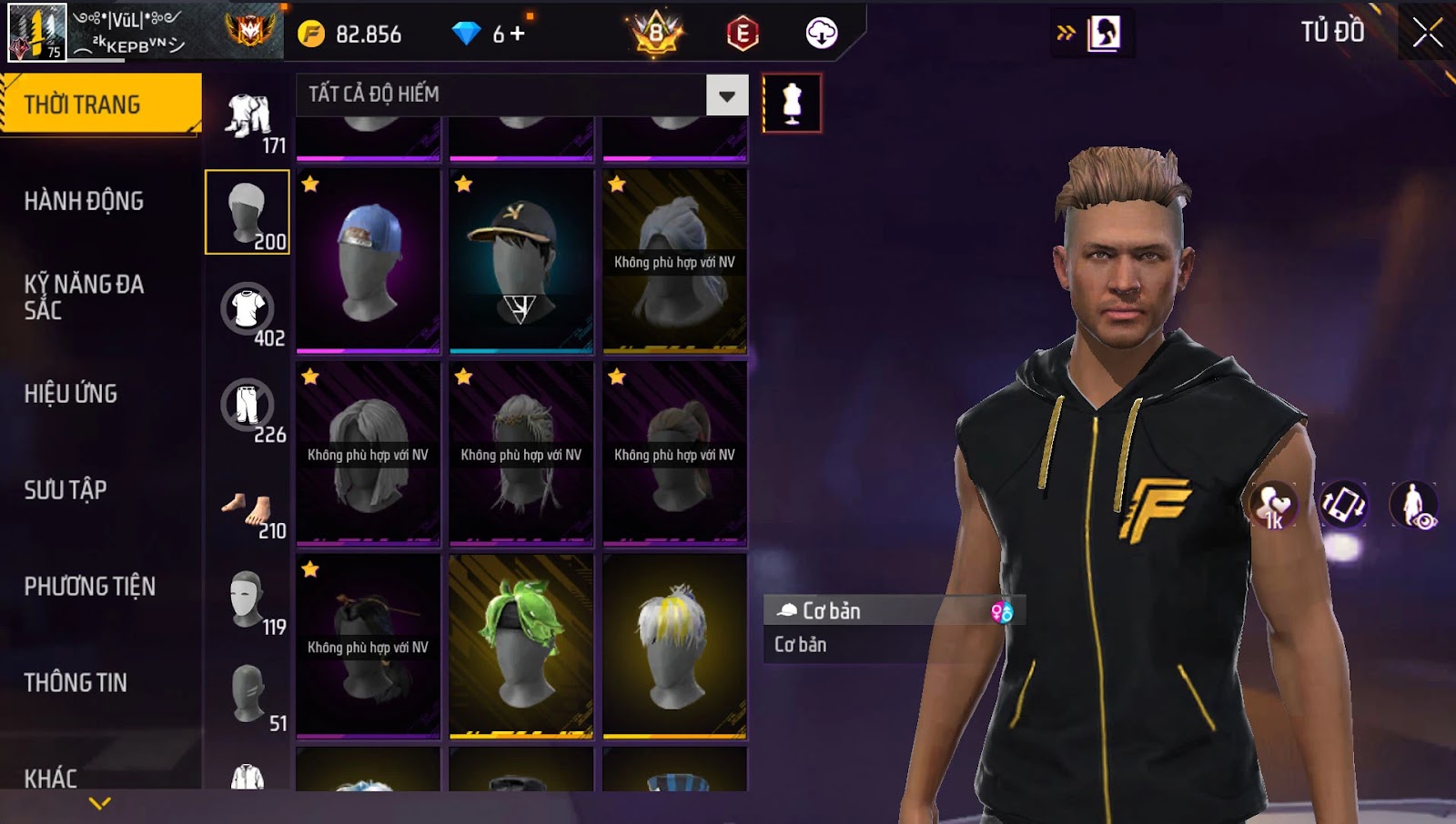Choose the green hair item
The width and height of the screenshot is (1456, 824).
click(x=521, y=646)
